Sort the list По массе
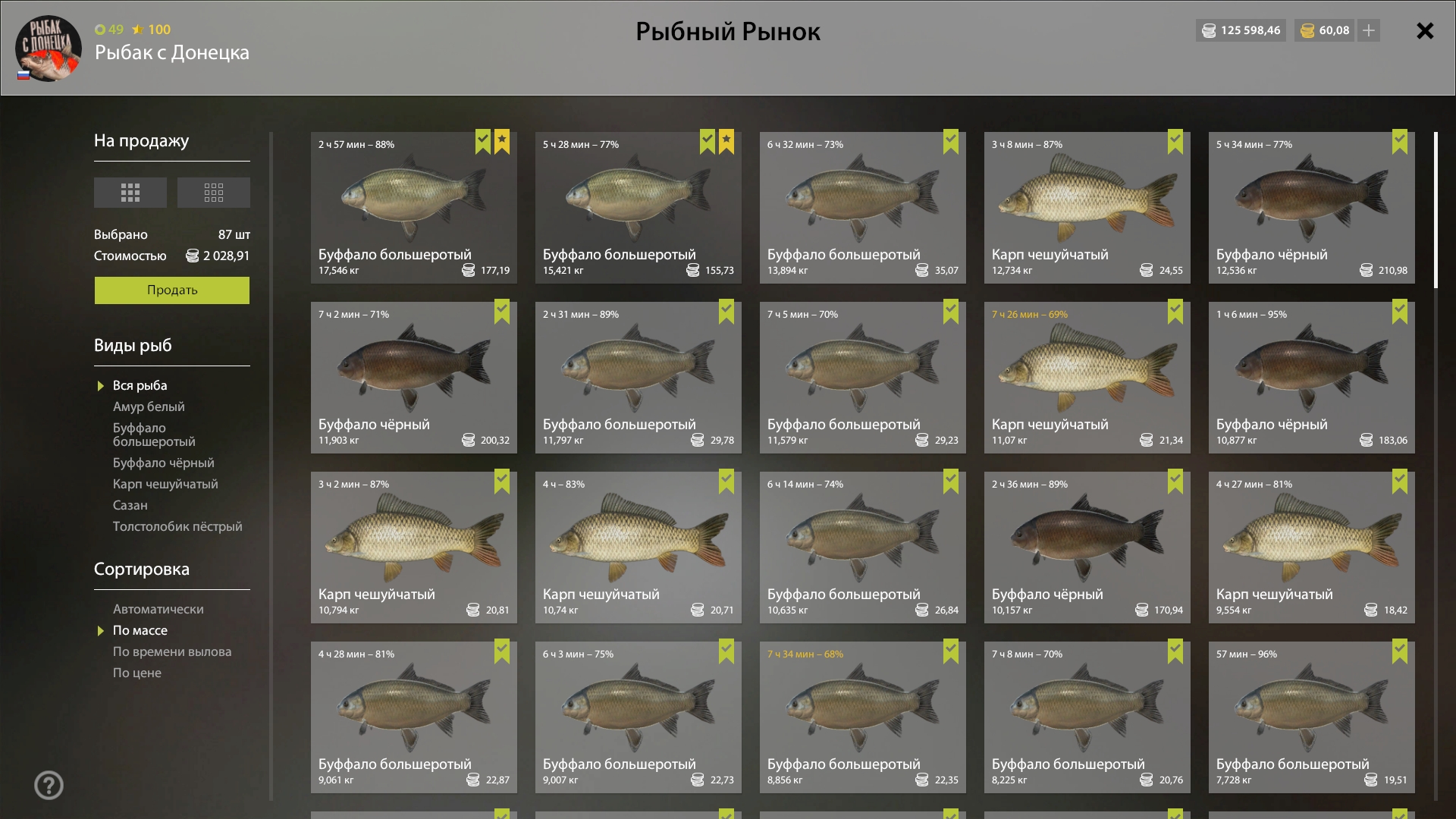This screenshot has width=1456, height=819. (140, 631)
